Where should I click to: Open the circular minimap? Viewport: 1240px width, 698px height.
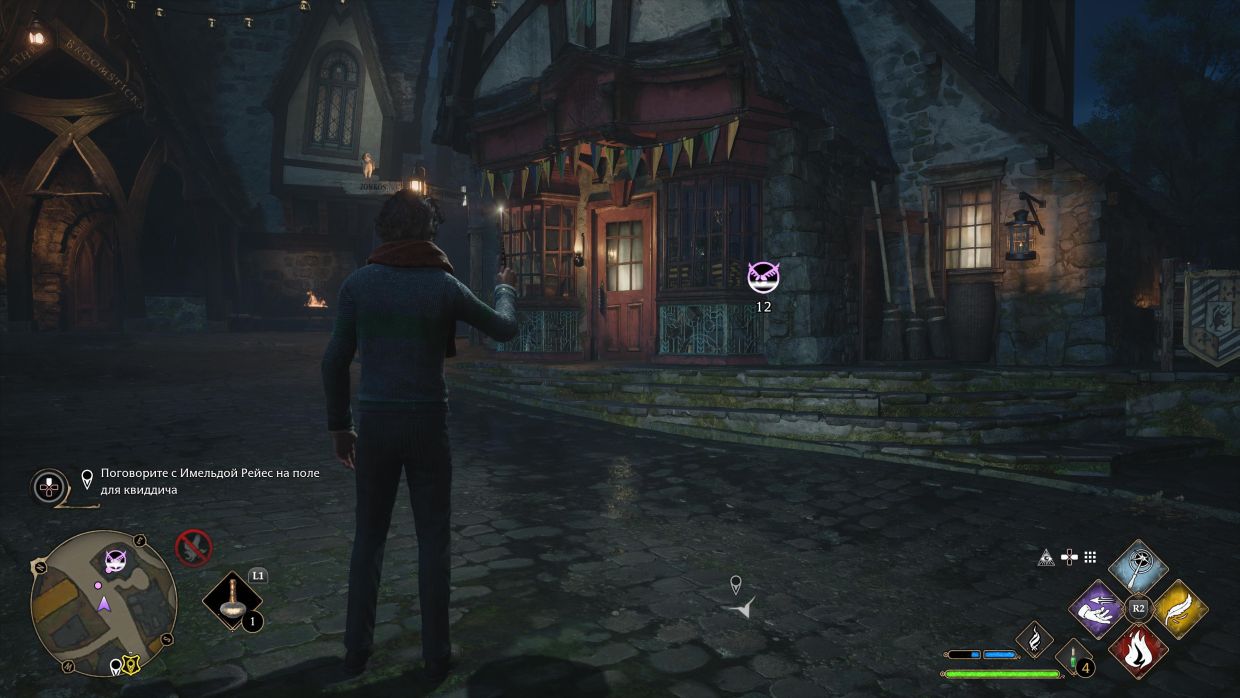click(103, 603)
